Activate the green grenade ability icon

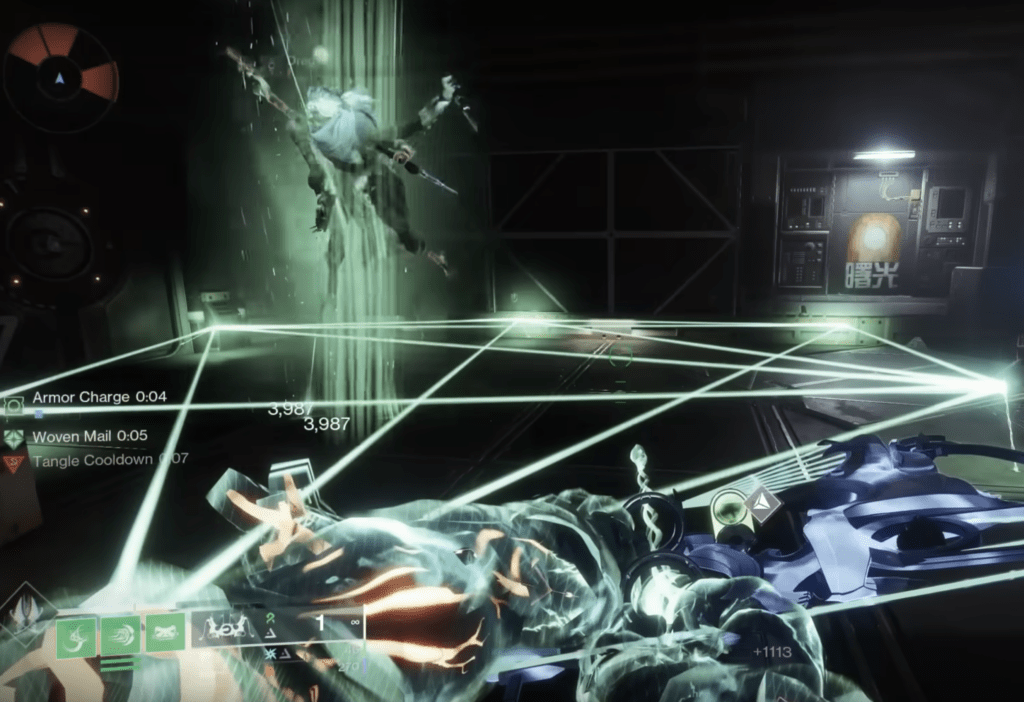78,636
